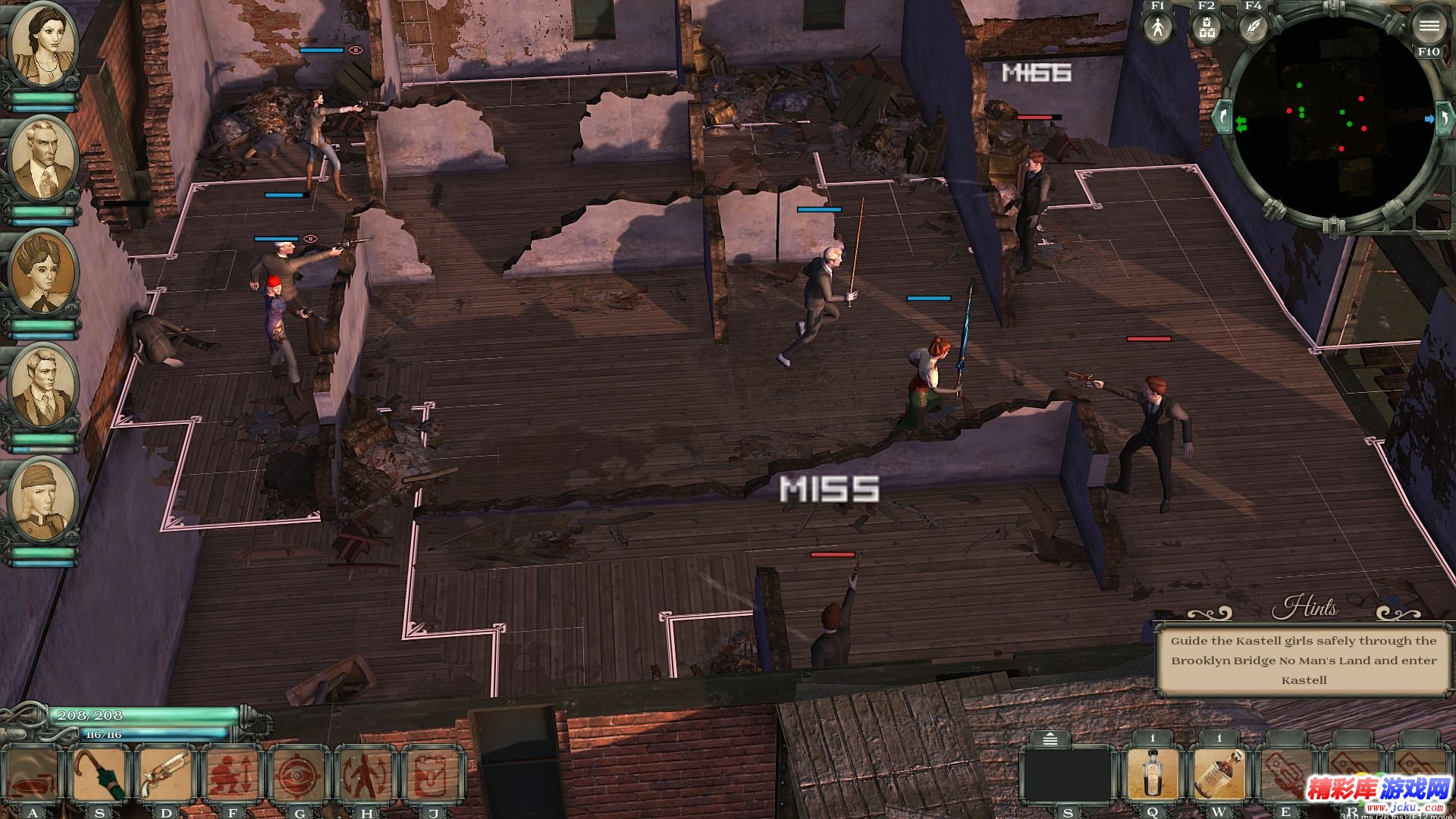Use the clear medicine vial item
This screenshot has width=1456, height=819.
pos(1153,773)
